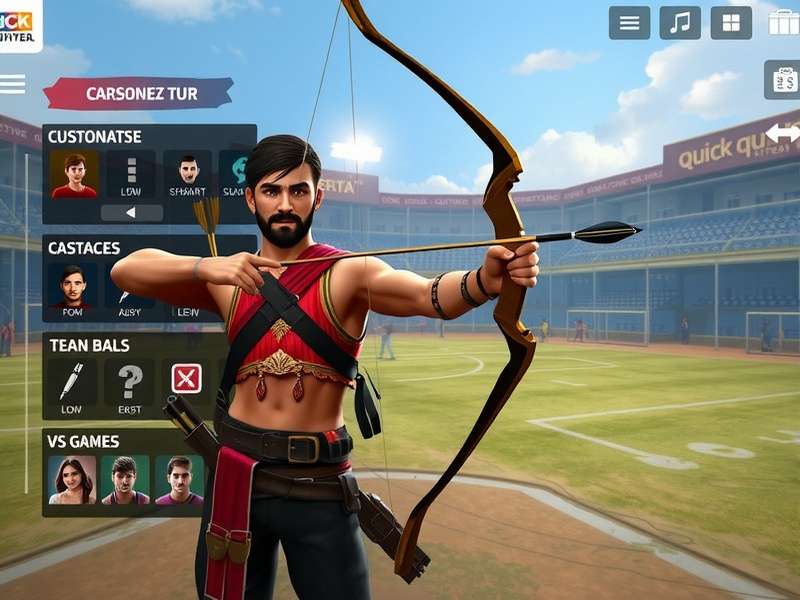This screenshot has height=600, width=800.
Task: Open the four-square grid view button
Action: pos(731,23)
